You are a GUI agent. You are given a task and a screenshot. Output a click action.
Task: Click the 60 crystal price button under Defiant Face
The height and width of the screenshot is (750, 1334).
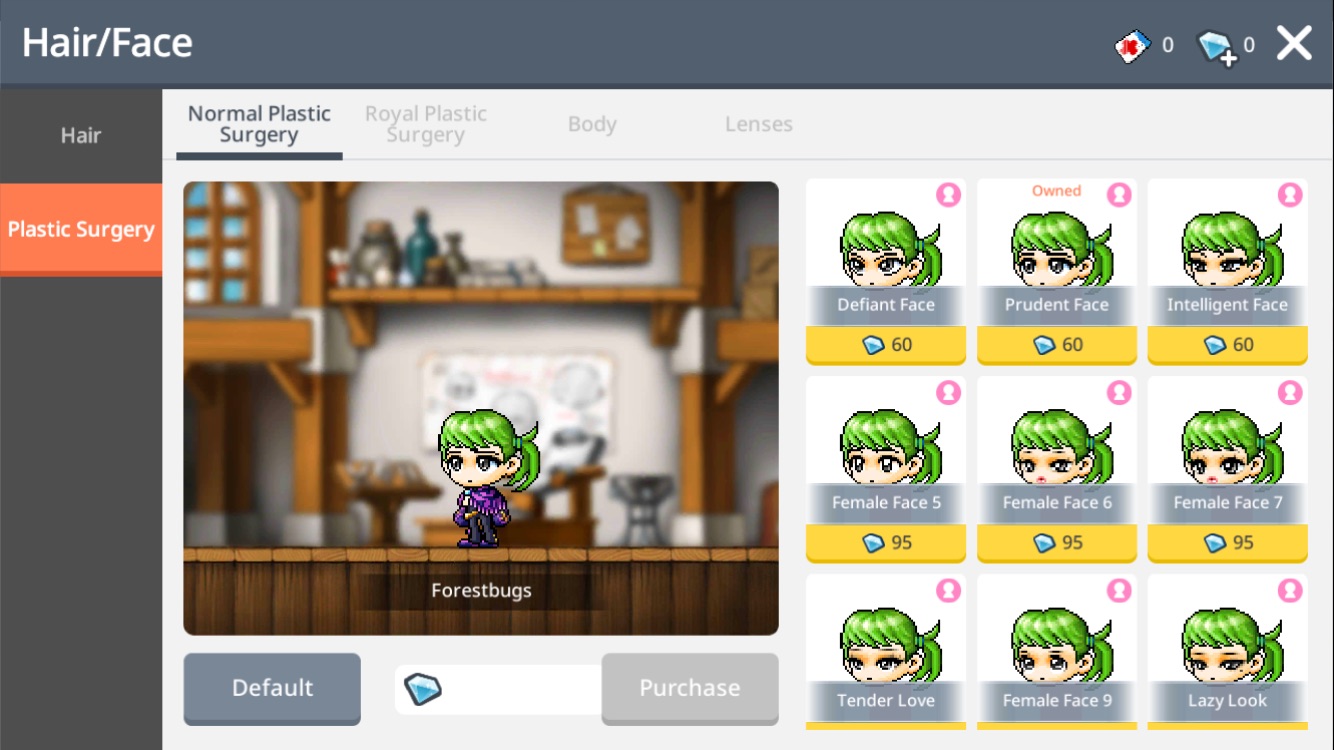[x=885, y=344]
